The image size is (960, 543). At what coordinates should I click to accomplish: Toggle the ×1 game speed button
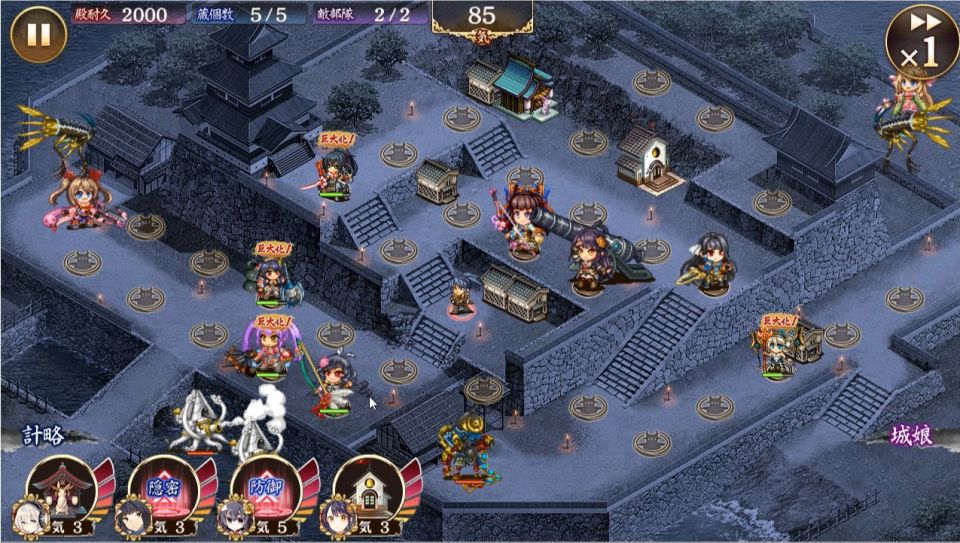point(920,41)
